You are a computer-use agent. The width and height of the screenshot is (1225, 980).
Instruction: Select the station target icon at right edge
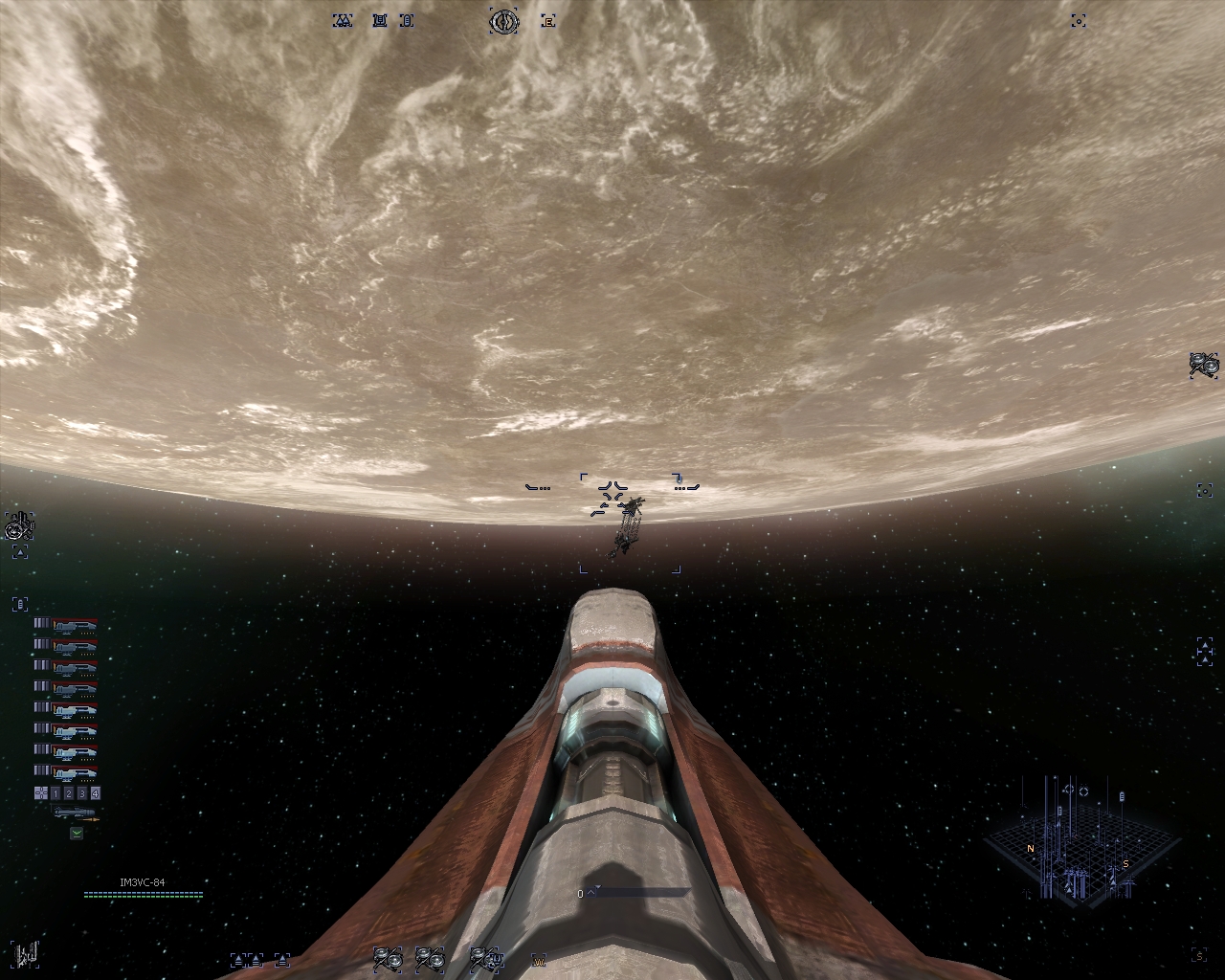click(1204, 365)
